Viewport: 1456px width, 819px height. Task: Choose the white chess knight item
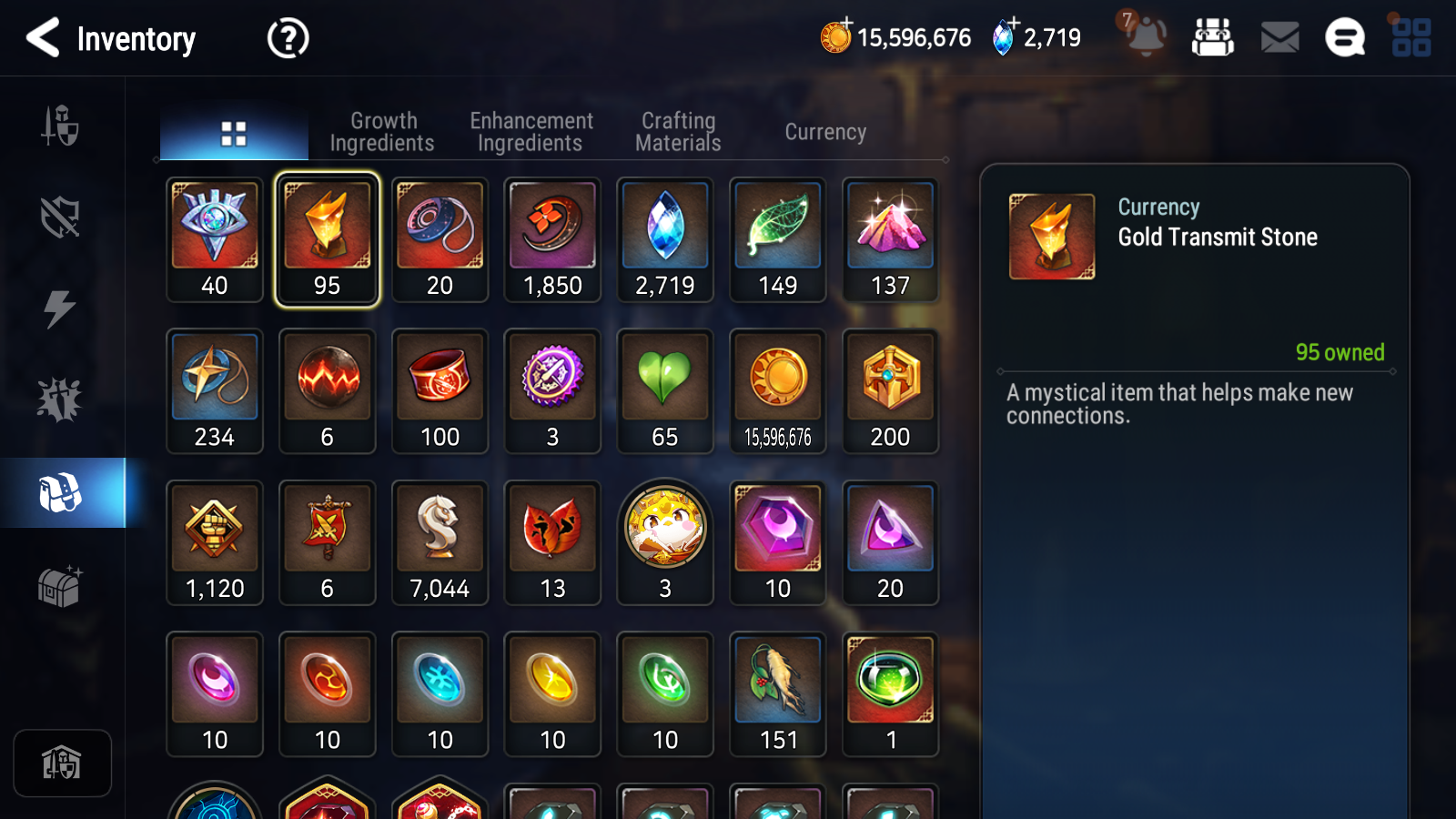point(440,542)
